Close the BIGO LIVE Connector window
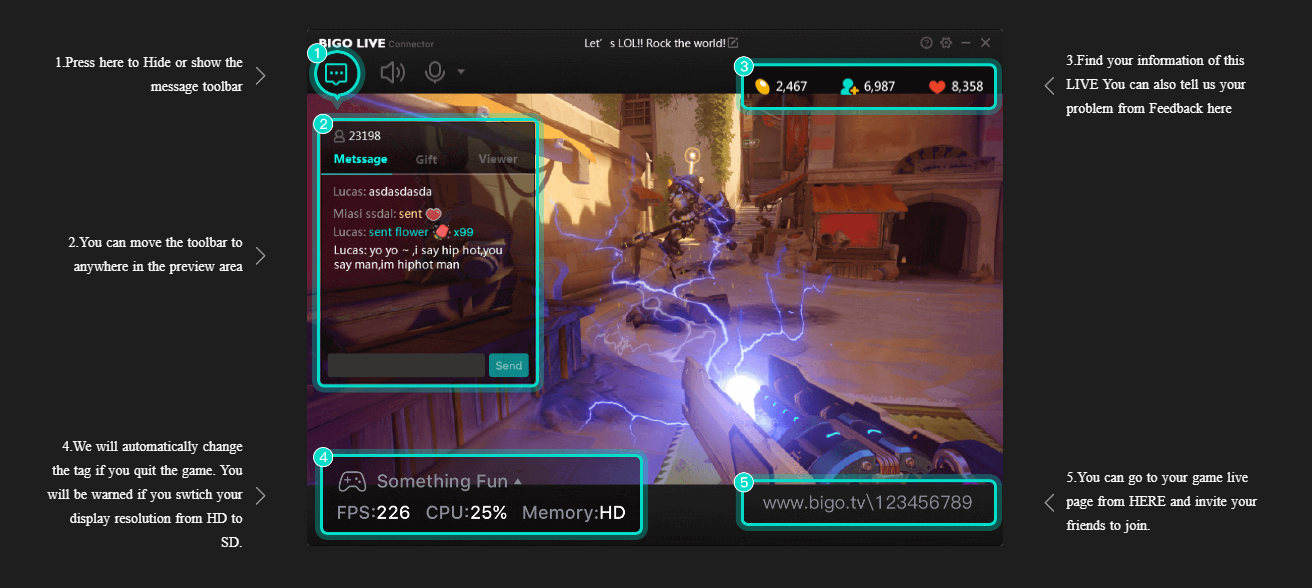Image resolution: width=1312 pixels, height=588 pixels. [986, 43]
